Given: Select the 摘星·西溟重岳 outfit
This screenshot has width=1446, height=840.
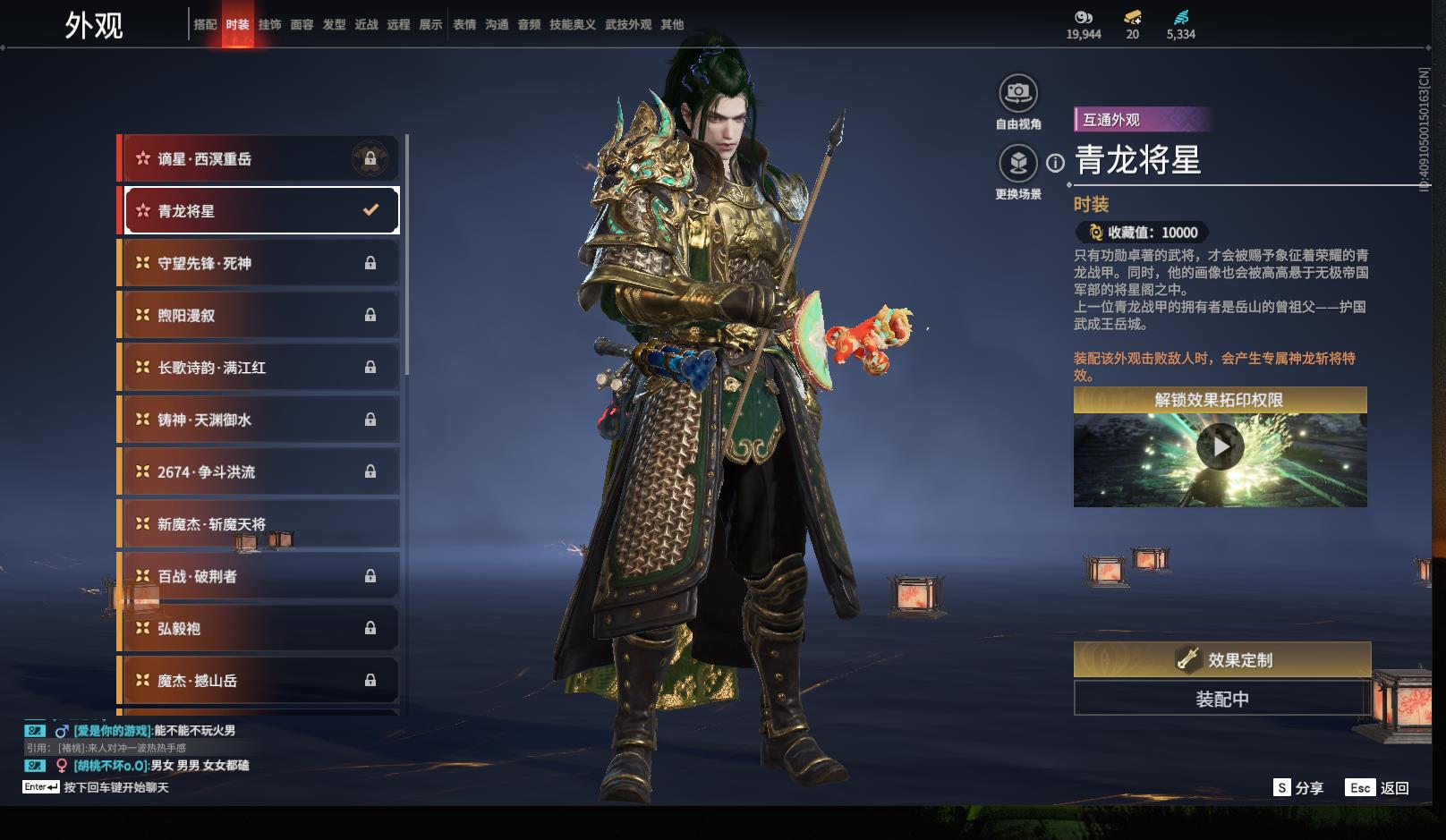Looking at the screenshot, I should tap(259, 159).
